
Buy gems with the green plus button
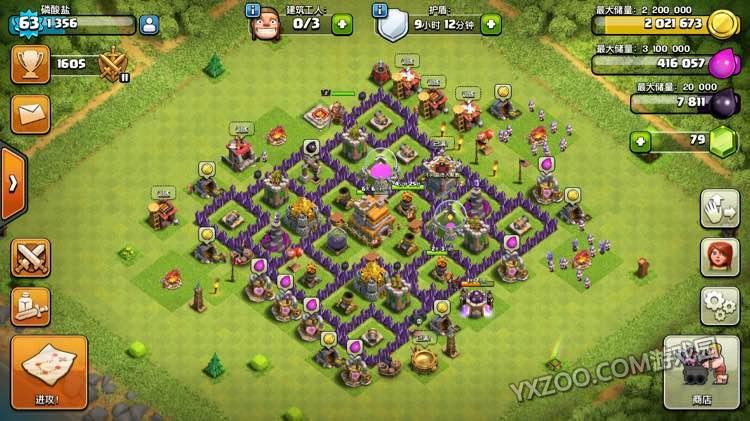point(641,141)
